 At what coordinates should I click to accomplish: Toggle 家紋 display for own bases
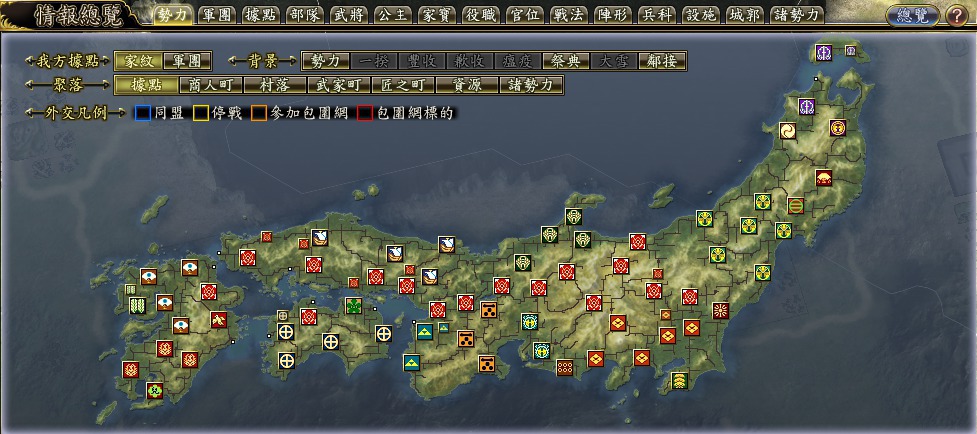pos(137,61)
